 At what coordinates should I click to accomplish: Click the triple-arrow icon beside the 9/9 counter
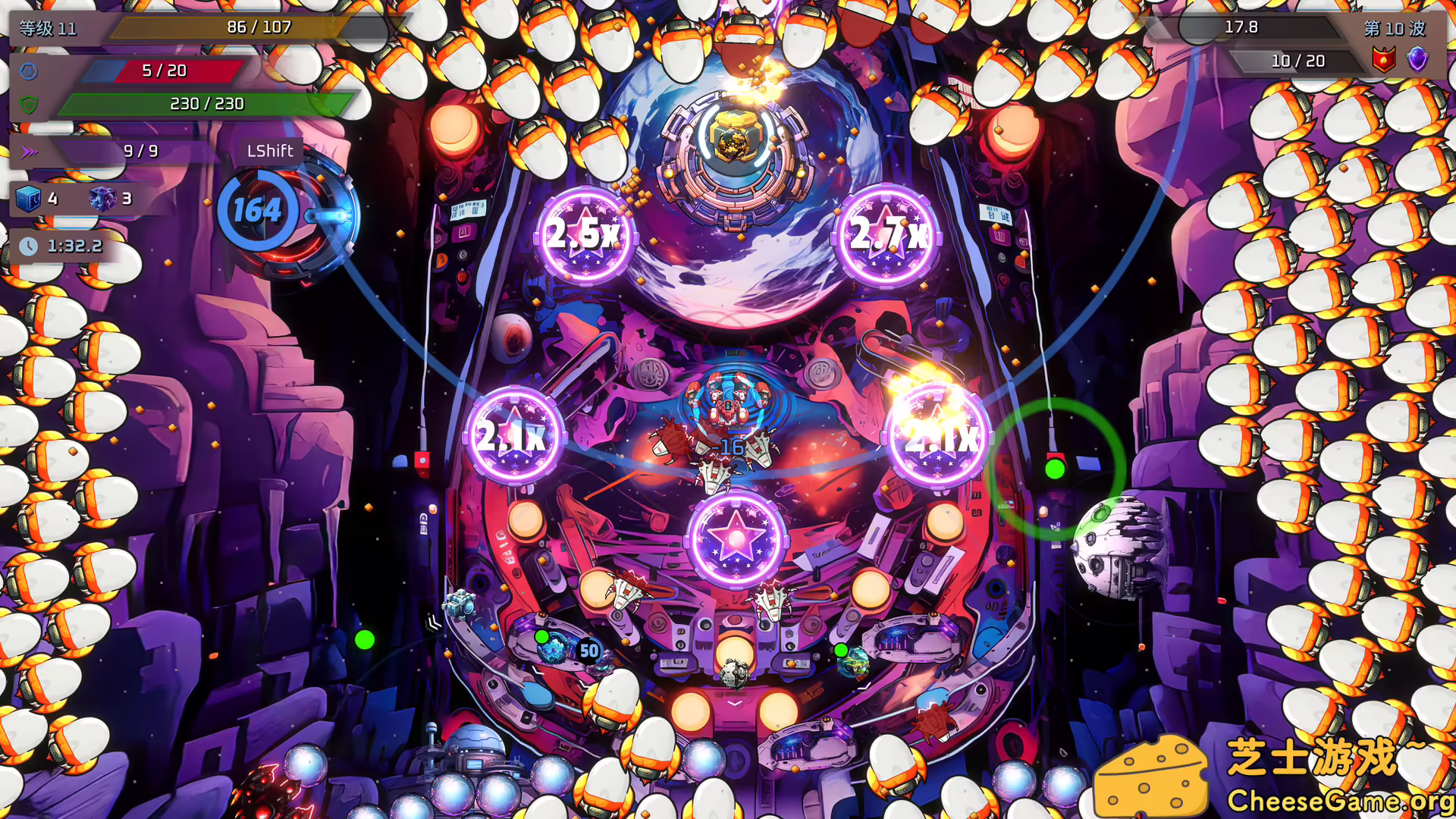point(30,152)
